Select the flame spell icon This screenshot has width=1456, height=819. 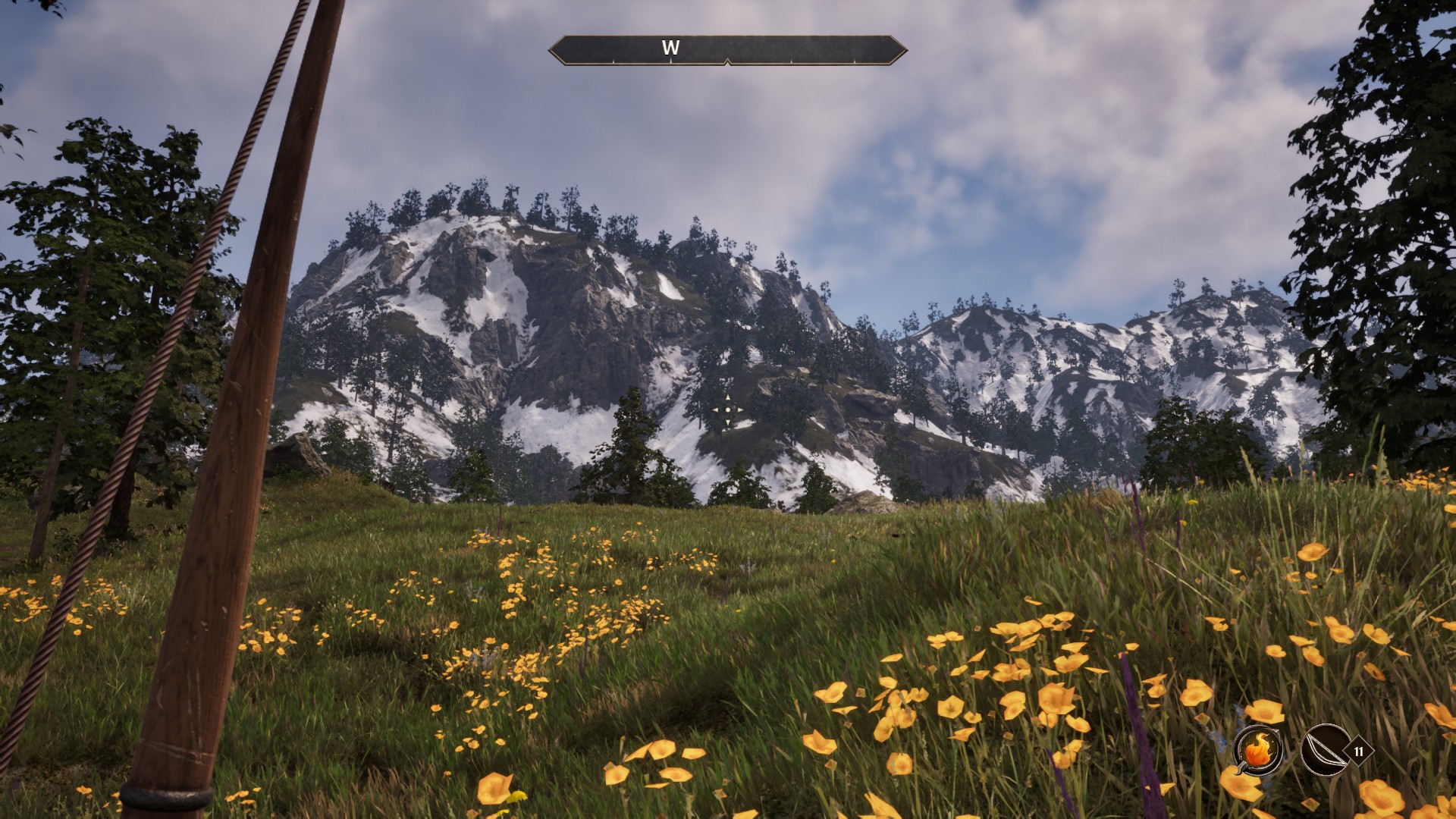(1257, 751)
